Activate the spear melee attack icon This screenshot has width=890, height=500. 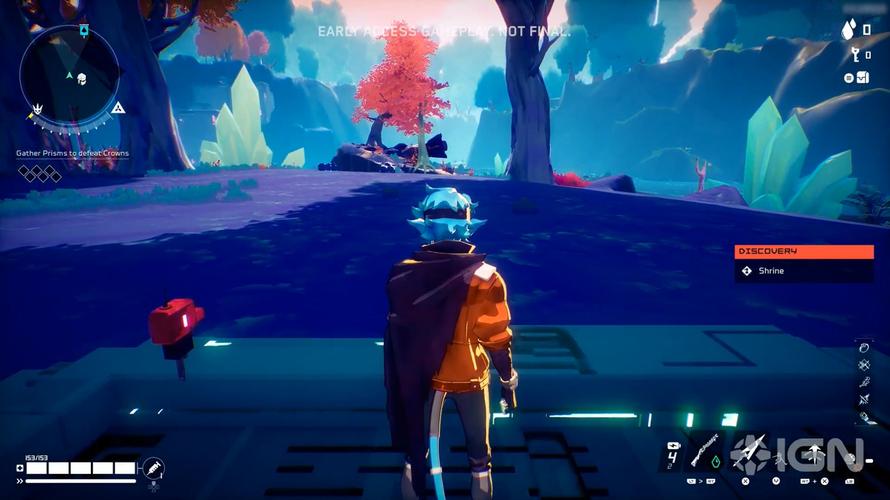point(750,451)
